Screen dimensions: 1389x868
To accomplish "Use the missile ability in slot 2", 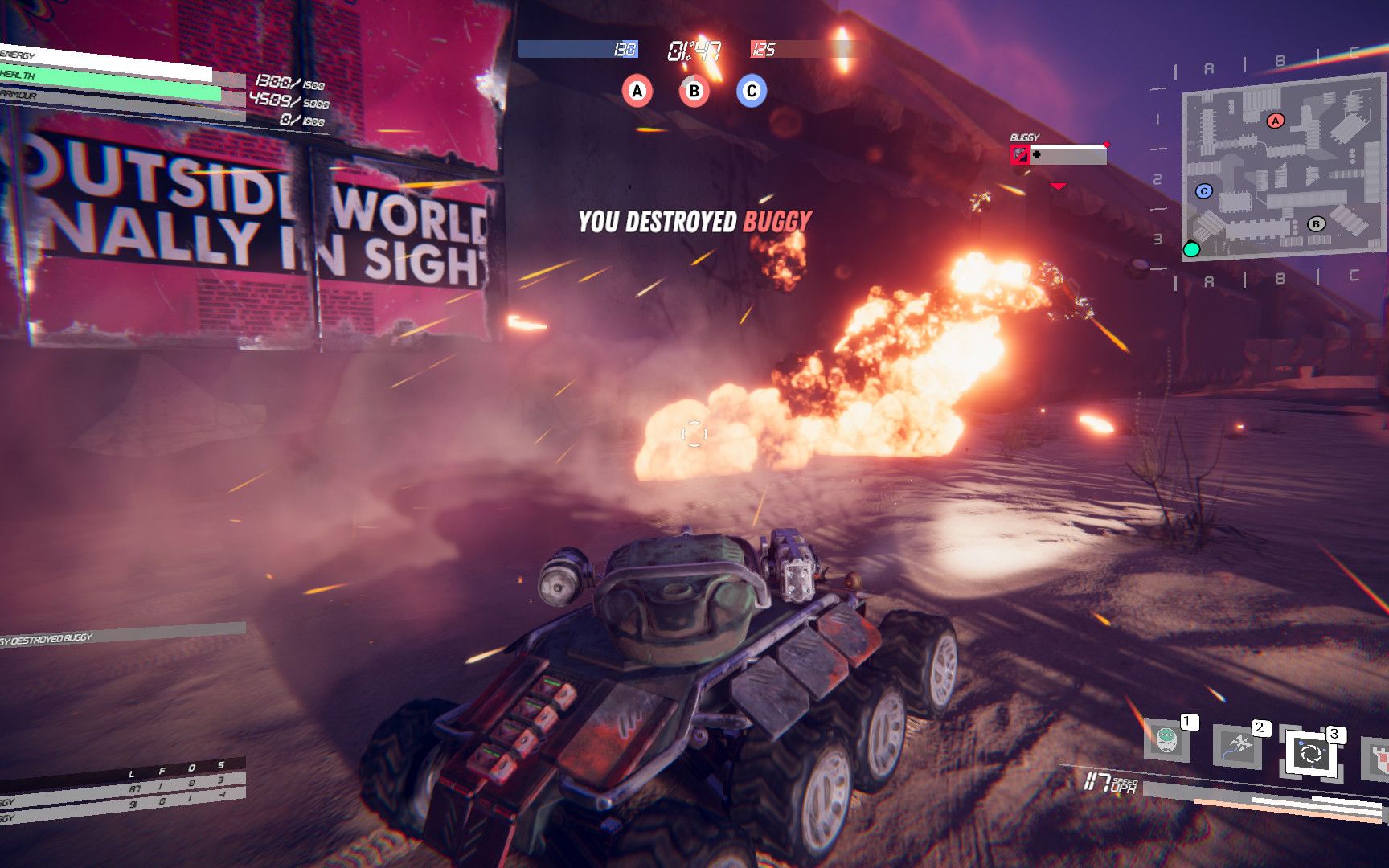I will 1238,745.
